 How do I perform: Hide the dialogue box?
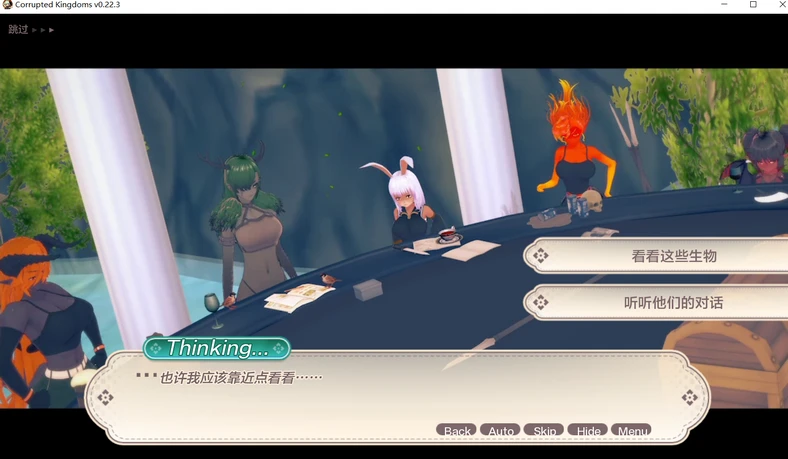coord(588,431)
